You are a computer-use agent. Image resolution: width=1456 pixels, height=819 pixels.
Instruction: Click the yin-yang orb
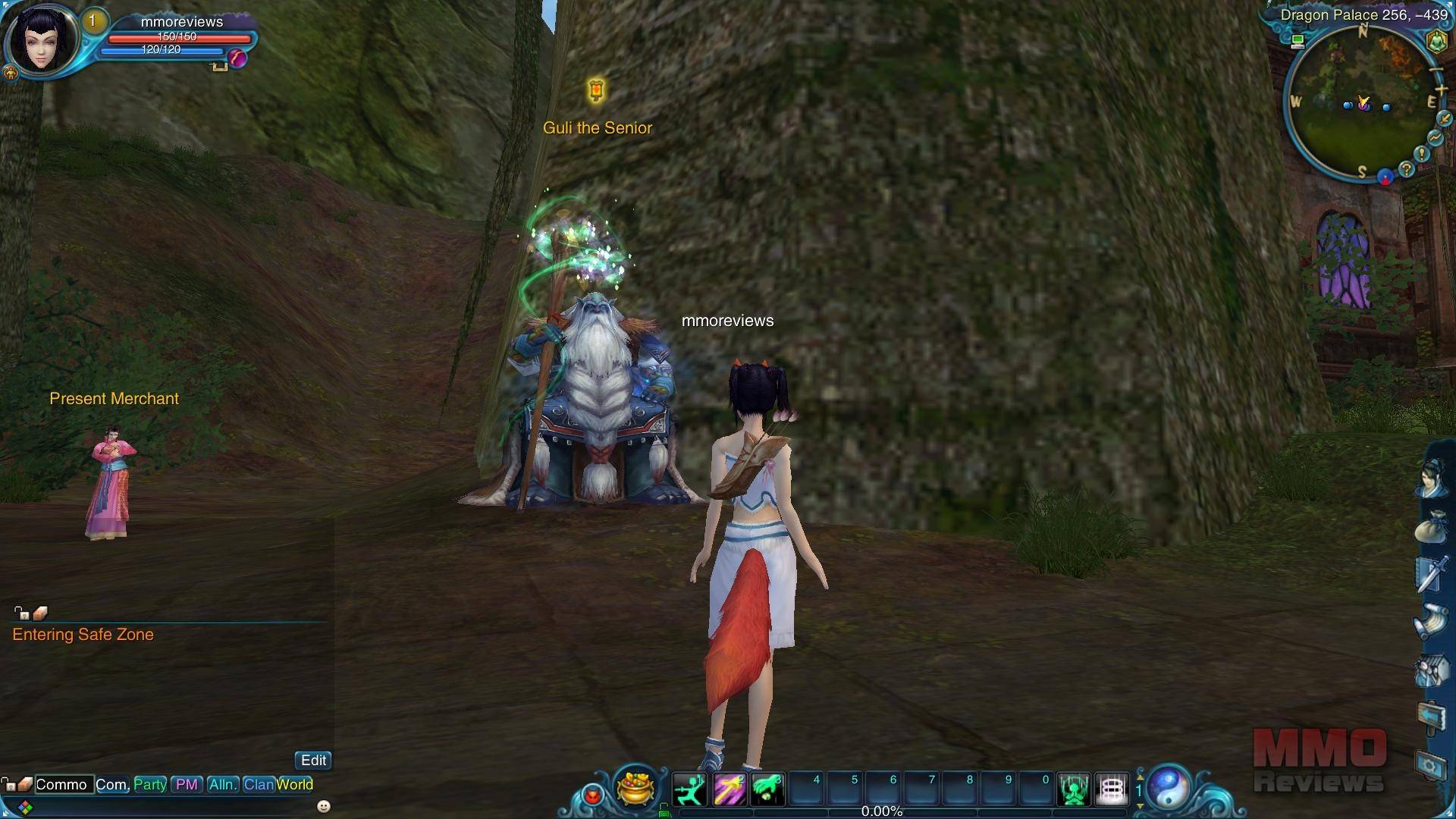(1169, 786)
